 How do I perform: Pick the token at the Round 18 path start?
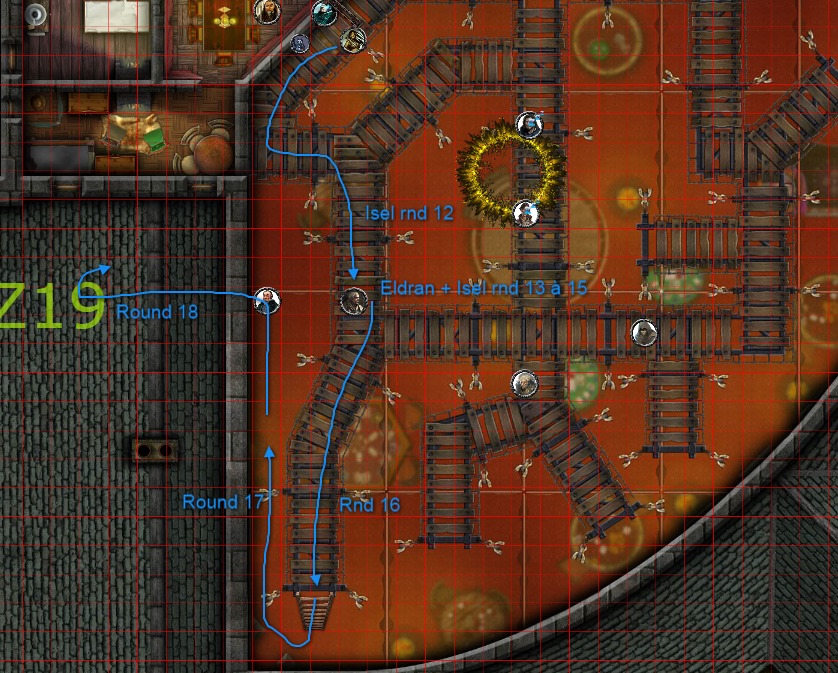(x=266, y=299)
